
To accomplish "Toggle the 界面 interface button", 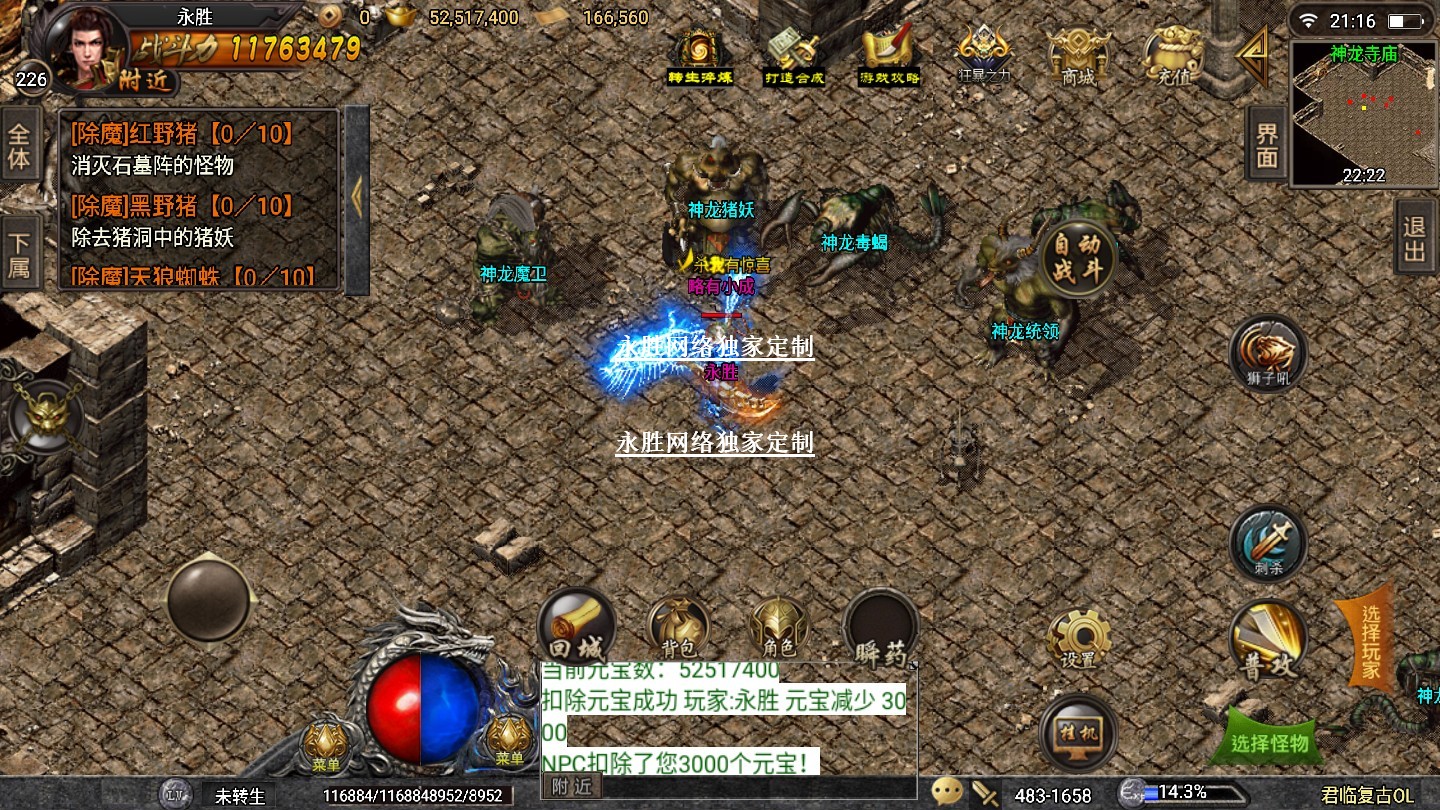I will [1267, 145].
